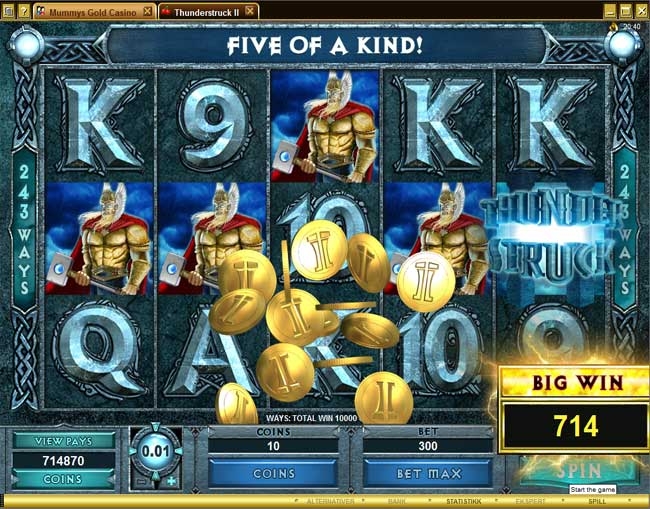
Task: Select the blue Coins bet button
Action: [273, 472]
